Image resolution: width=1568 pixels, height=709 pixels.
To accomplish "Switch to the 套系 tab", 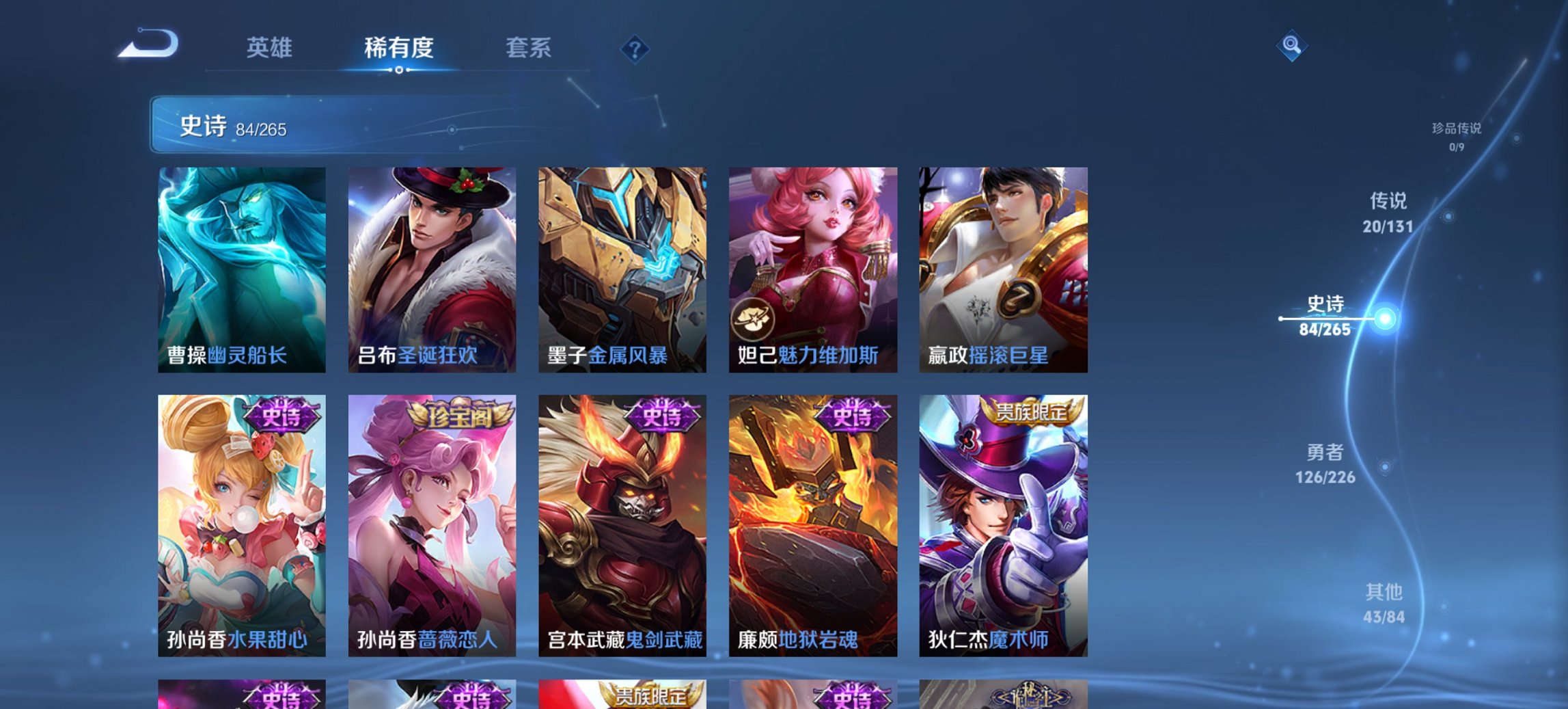I will pos(528,48).
